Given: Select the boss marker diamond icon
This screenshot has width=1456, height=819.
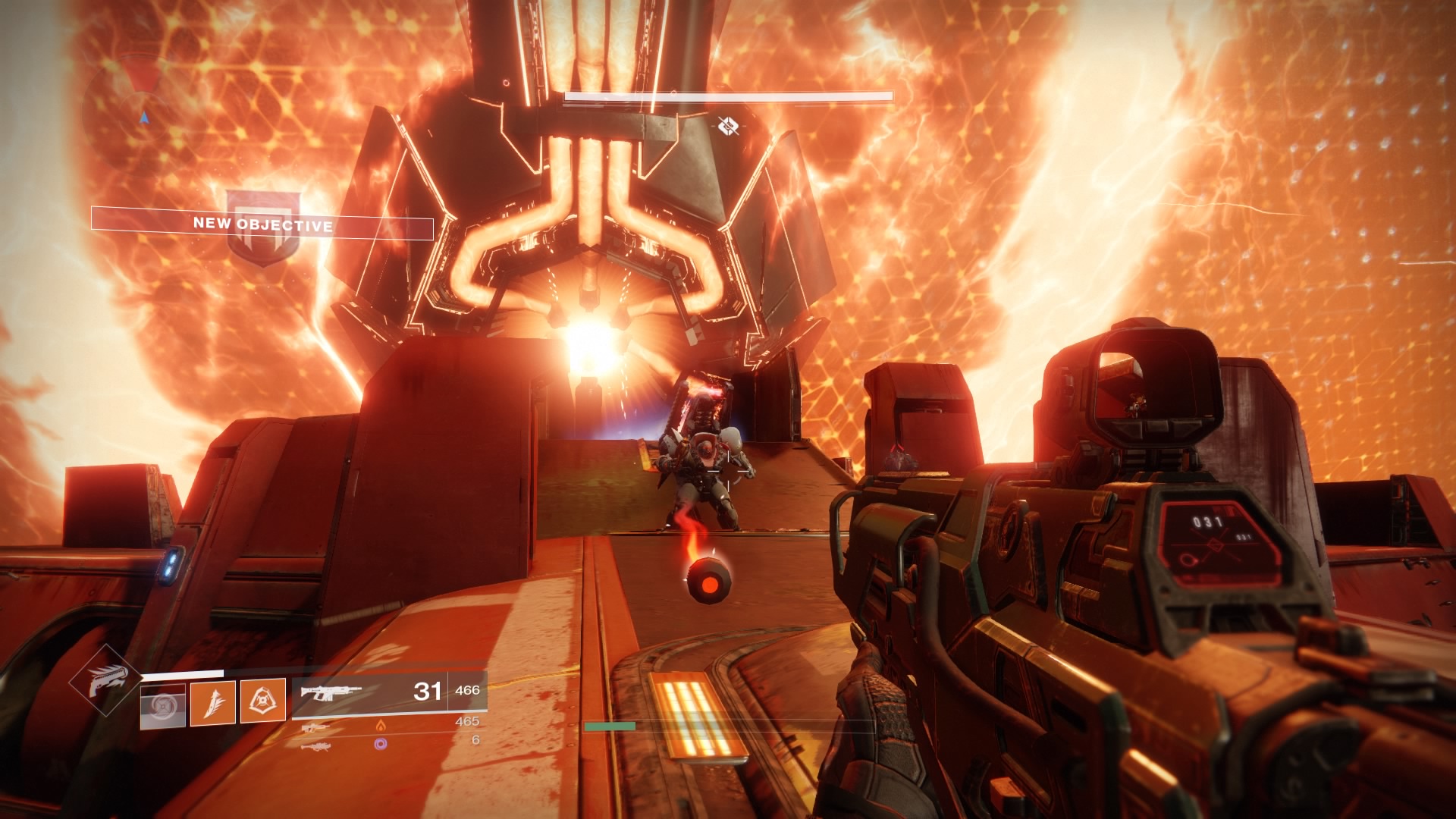Looking at the screenshot, I should [x=727, y=126].
